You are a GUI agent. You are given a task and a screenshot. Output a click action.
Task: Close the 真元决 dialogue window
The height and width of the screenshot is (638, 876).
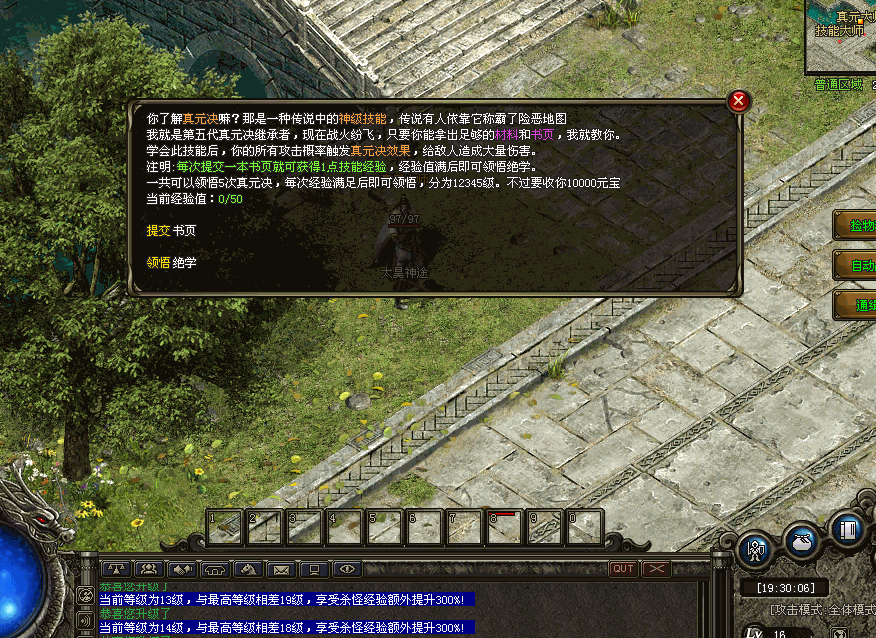[x=738, y=101]
